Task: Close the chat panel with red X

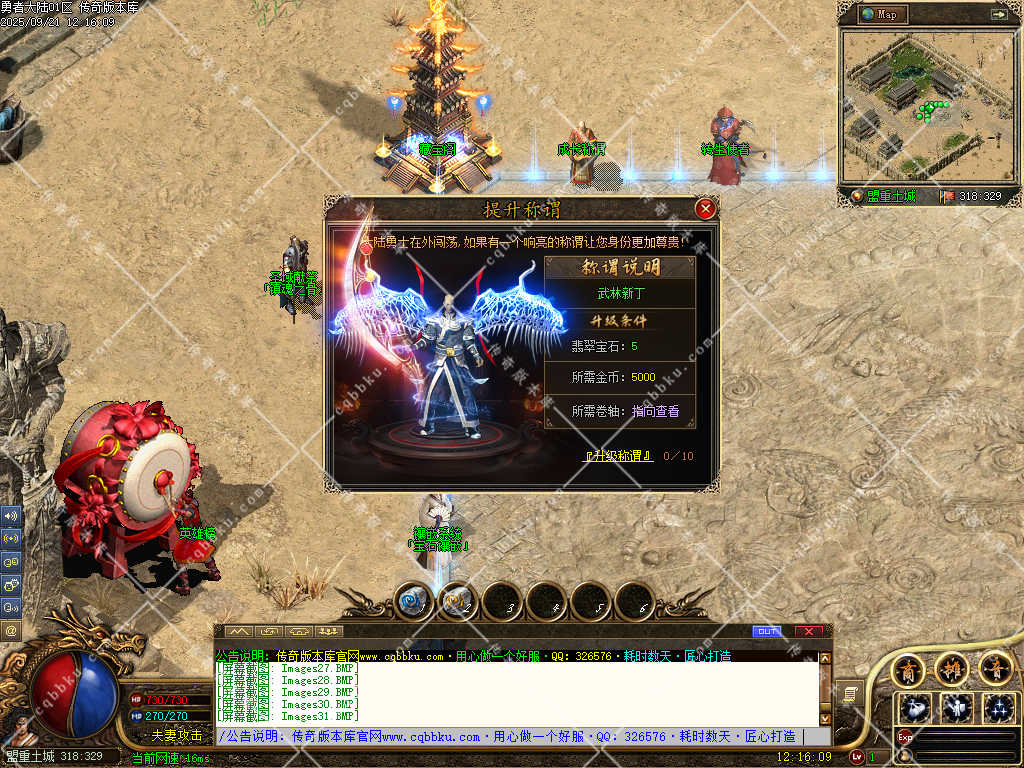Action: [808, 631]
